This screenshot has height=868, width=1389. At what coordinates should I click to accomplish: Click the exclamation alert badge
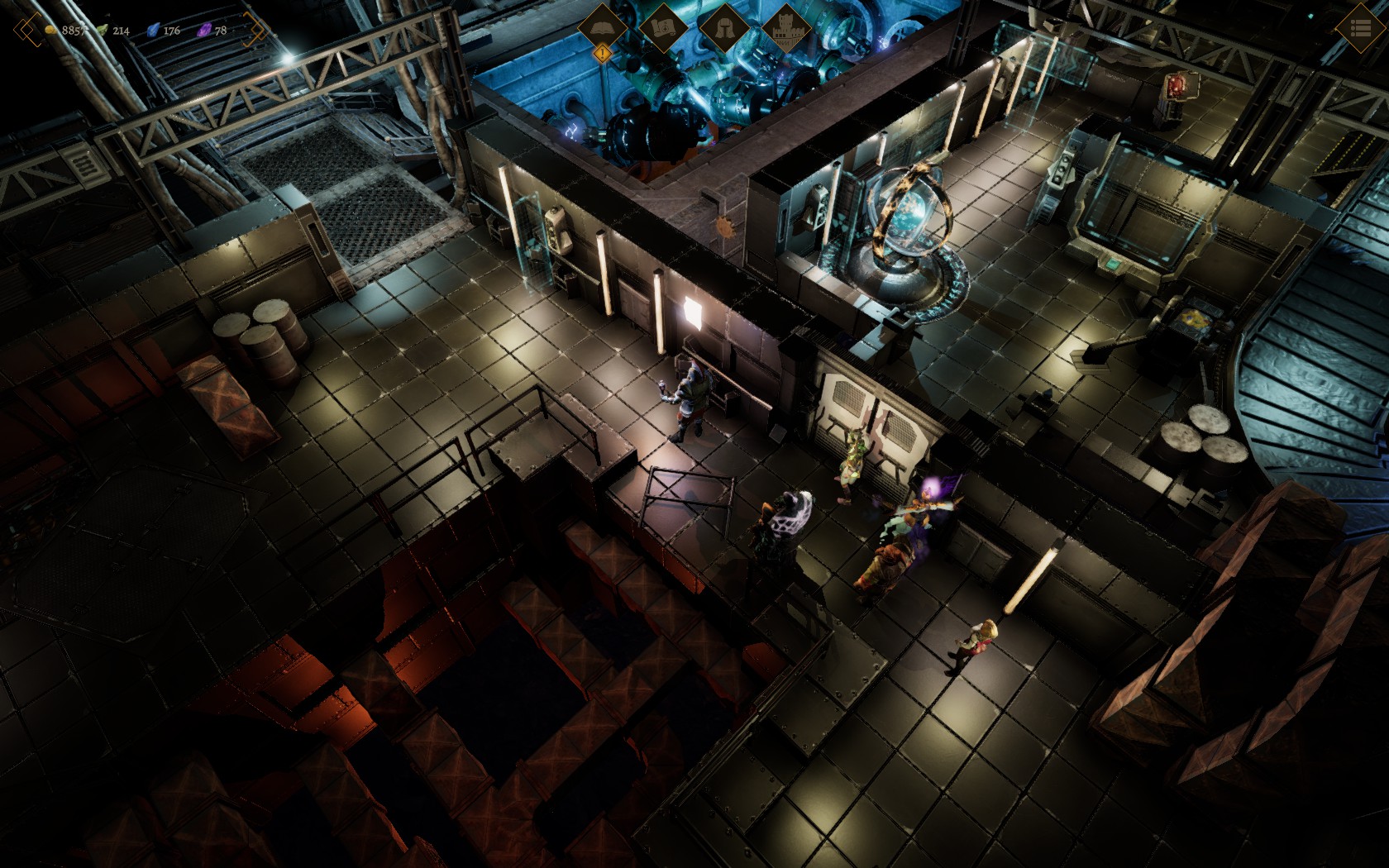tap(603, 54)
